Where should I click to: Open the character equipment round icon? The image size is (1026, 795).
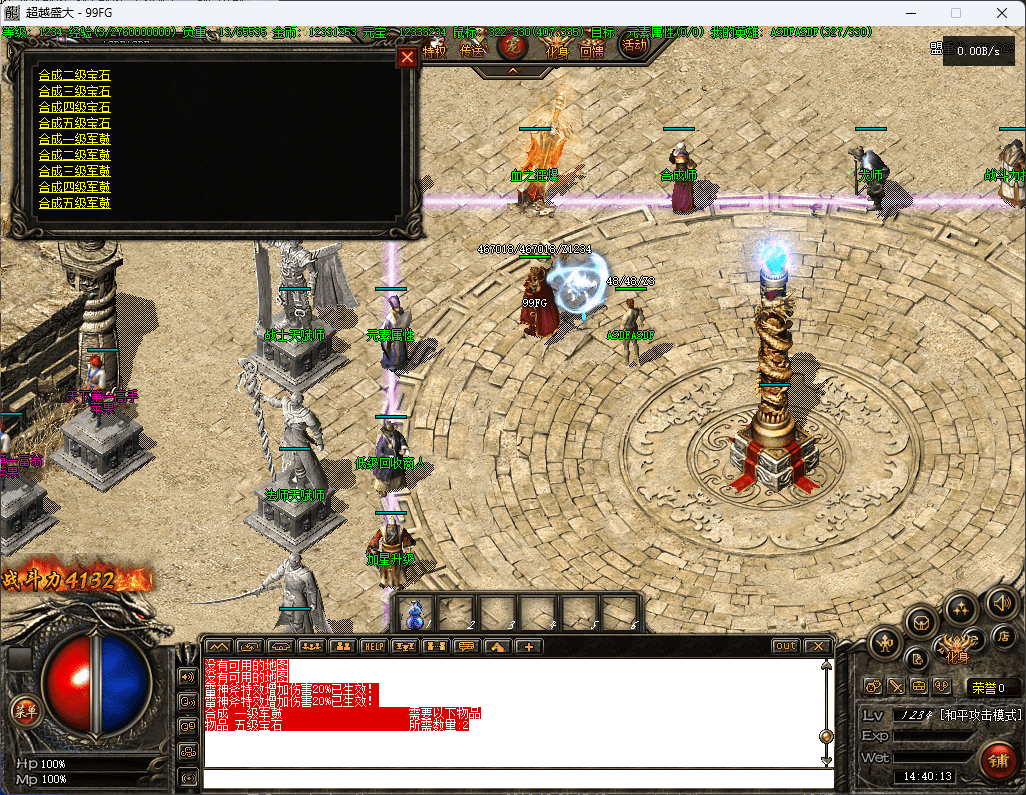tap(885, 643)
